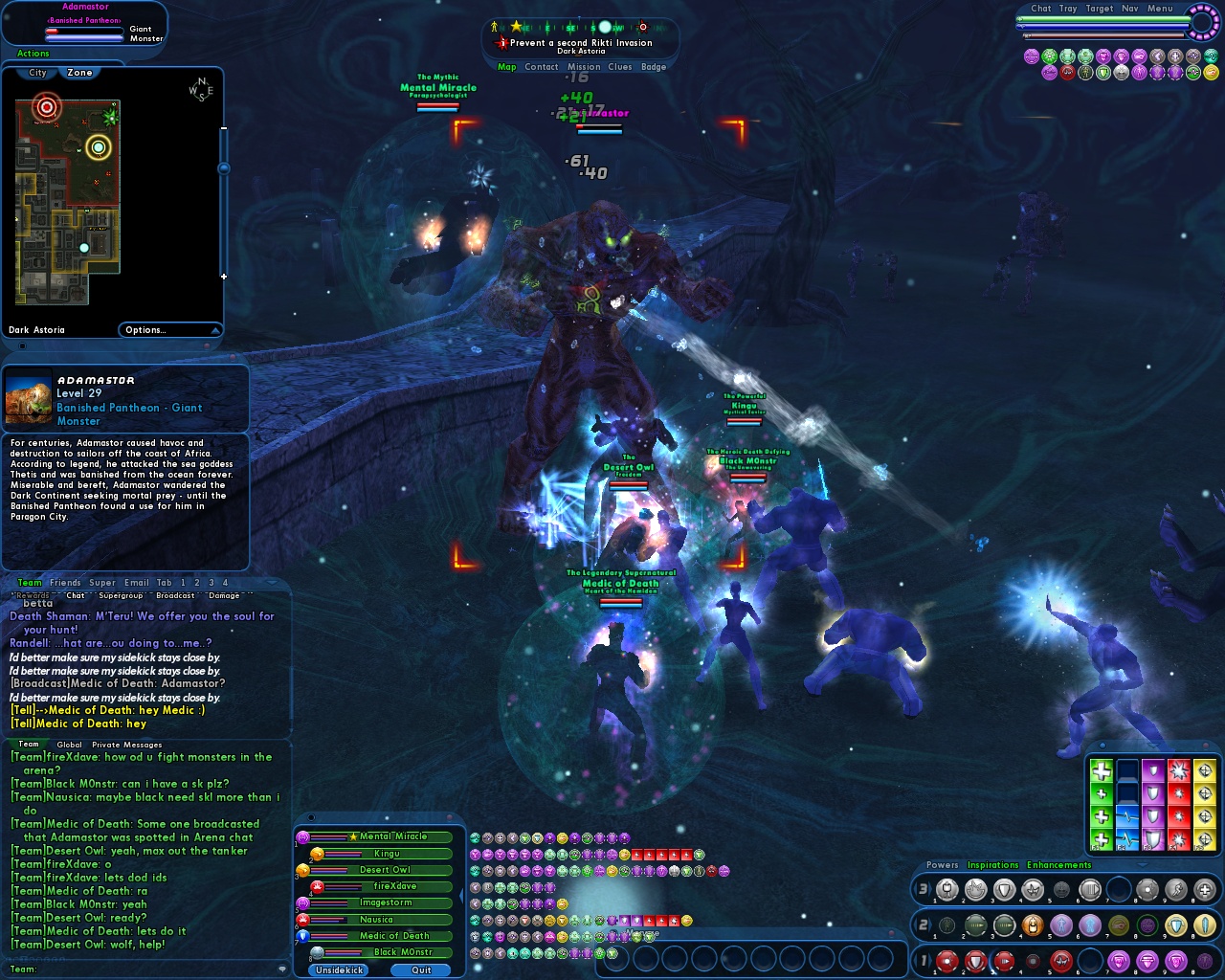
Task: Select teammate Medic of Death in the team list
Action: click(x=394, y=936)
